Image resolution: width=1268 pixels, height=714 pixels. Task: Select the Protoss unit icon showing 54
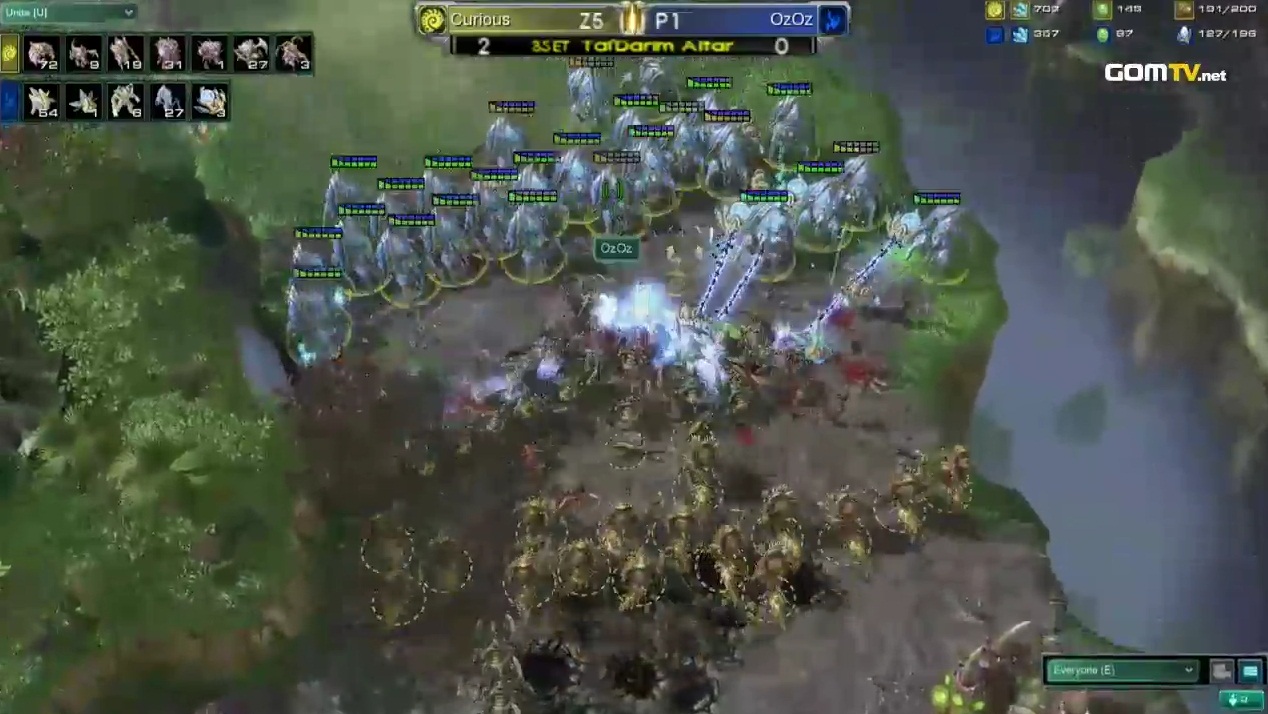click(x=42, y=101)
